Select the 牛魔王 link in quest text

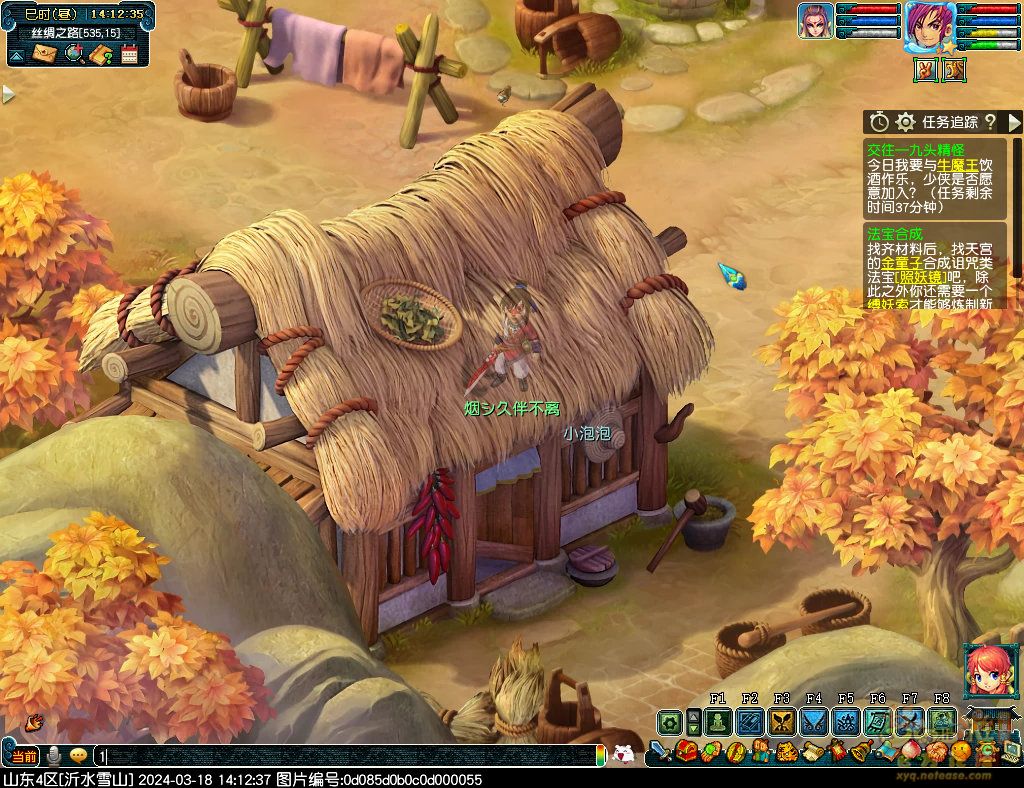[x=957, y=164]
